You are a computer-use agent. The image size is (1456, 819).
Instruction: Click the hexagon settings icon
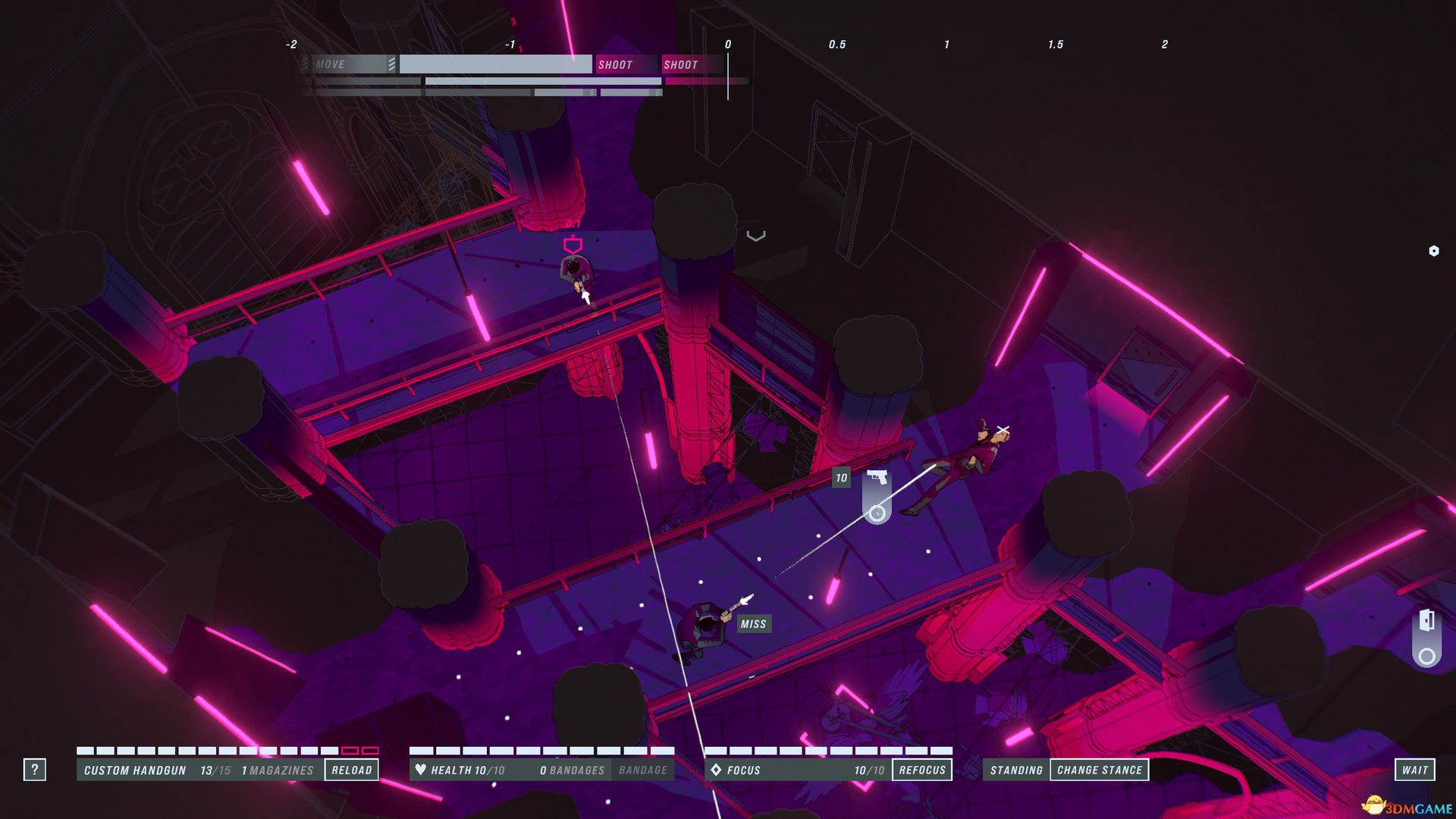1433,251
